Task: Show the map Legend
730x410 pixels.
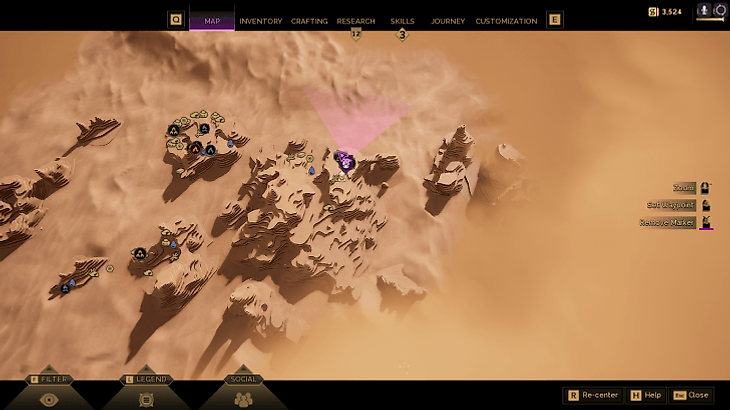Action: pos(146,392)
